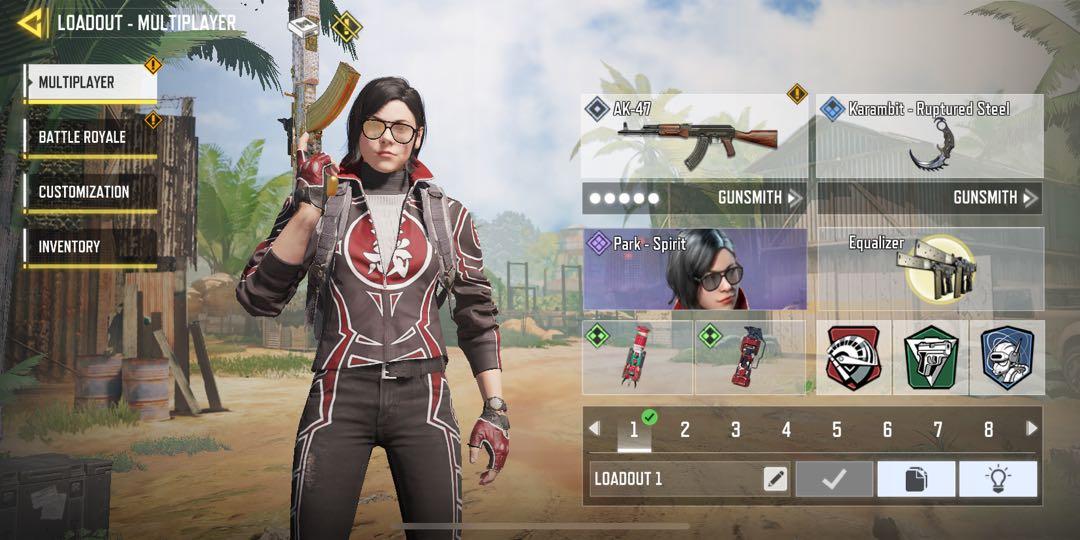Open the Battle Royale loadout tab
1080x540 pixels.
pos(90,137)
